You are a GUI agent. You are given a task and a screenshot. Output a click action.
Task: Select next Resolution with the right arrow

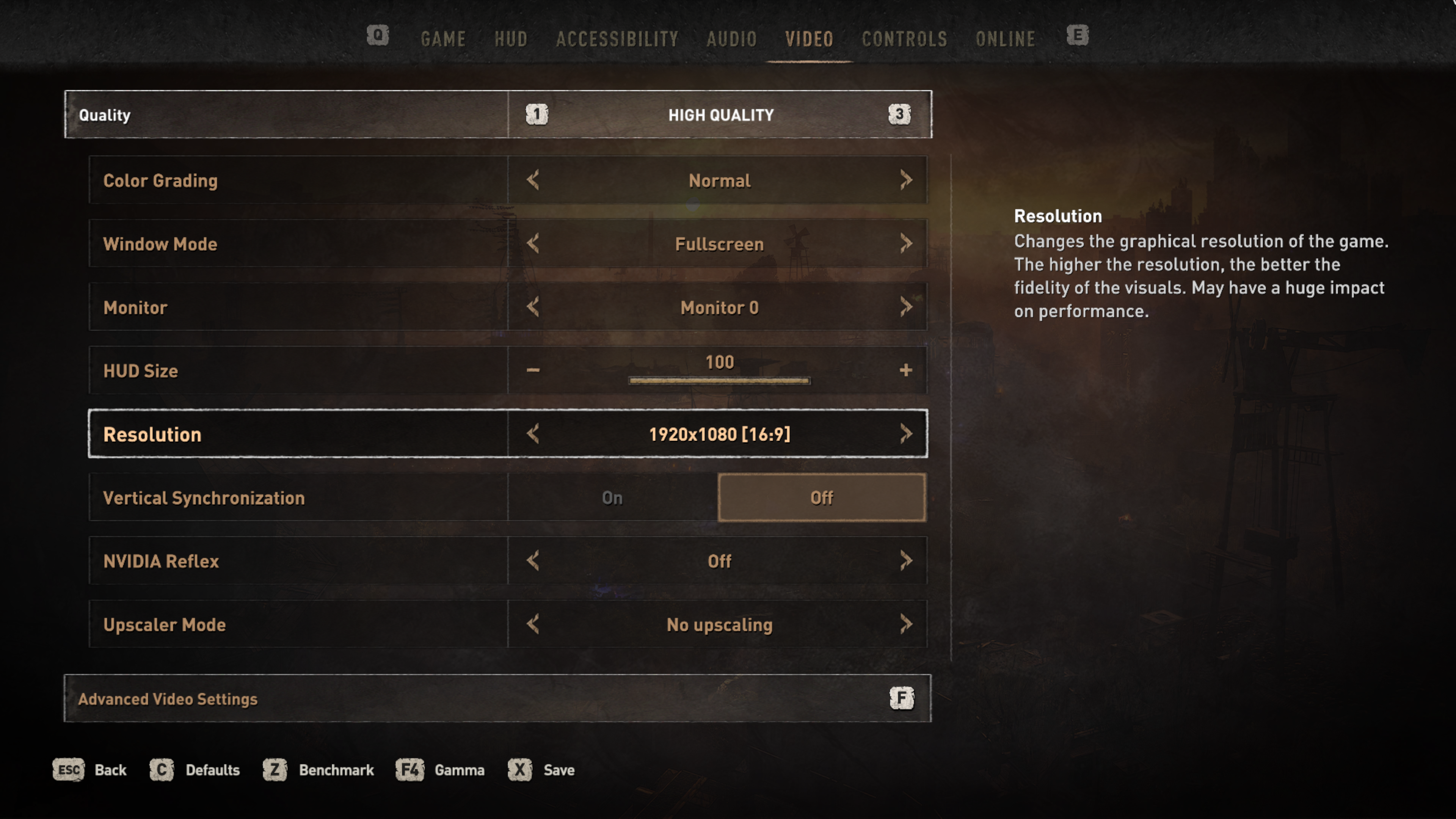905,434
